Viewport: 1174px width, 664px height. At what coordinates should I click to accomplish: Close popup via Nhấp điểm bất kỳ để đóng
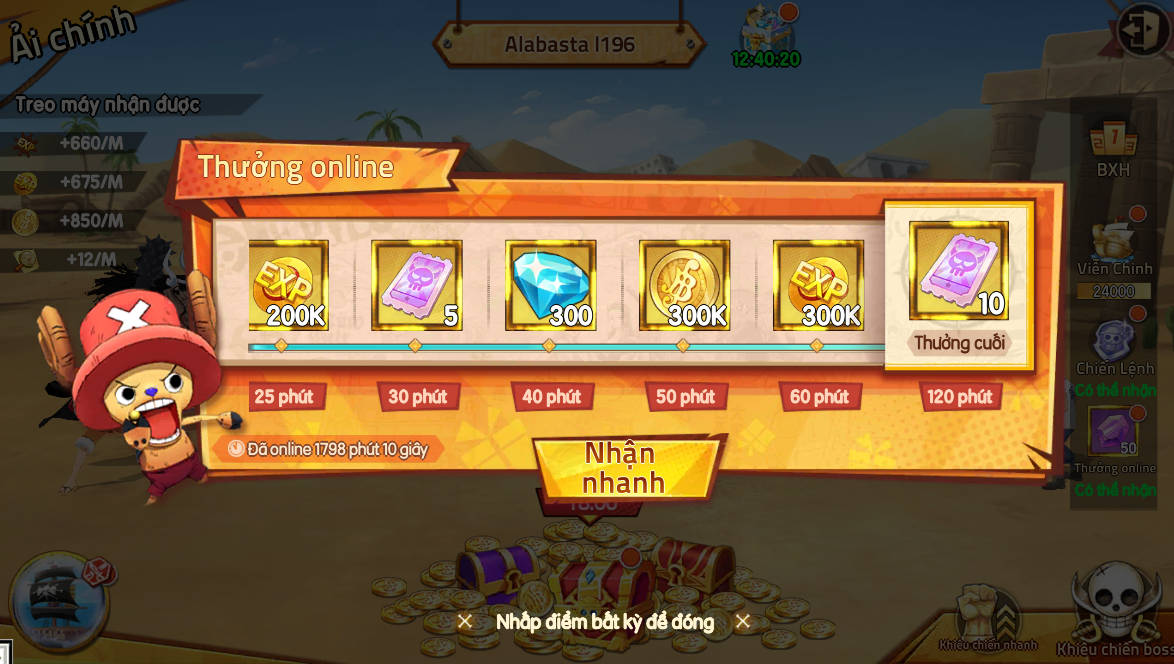pyautogui.click(x=604, y=622)
